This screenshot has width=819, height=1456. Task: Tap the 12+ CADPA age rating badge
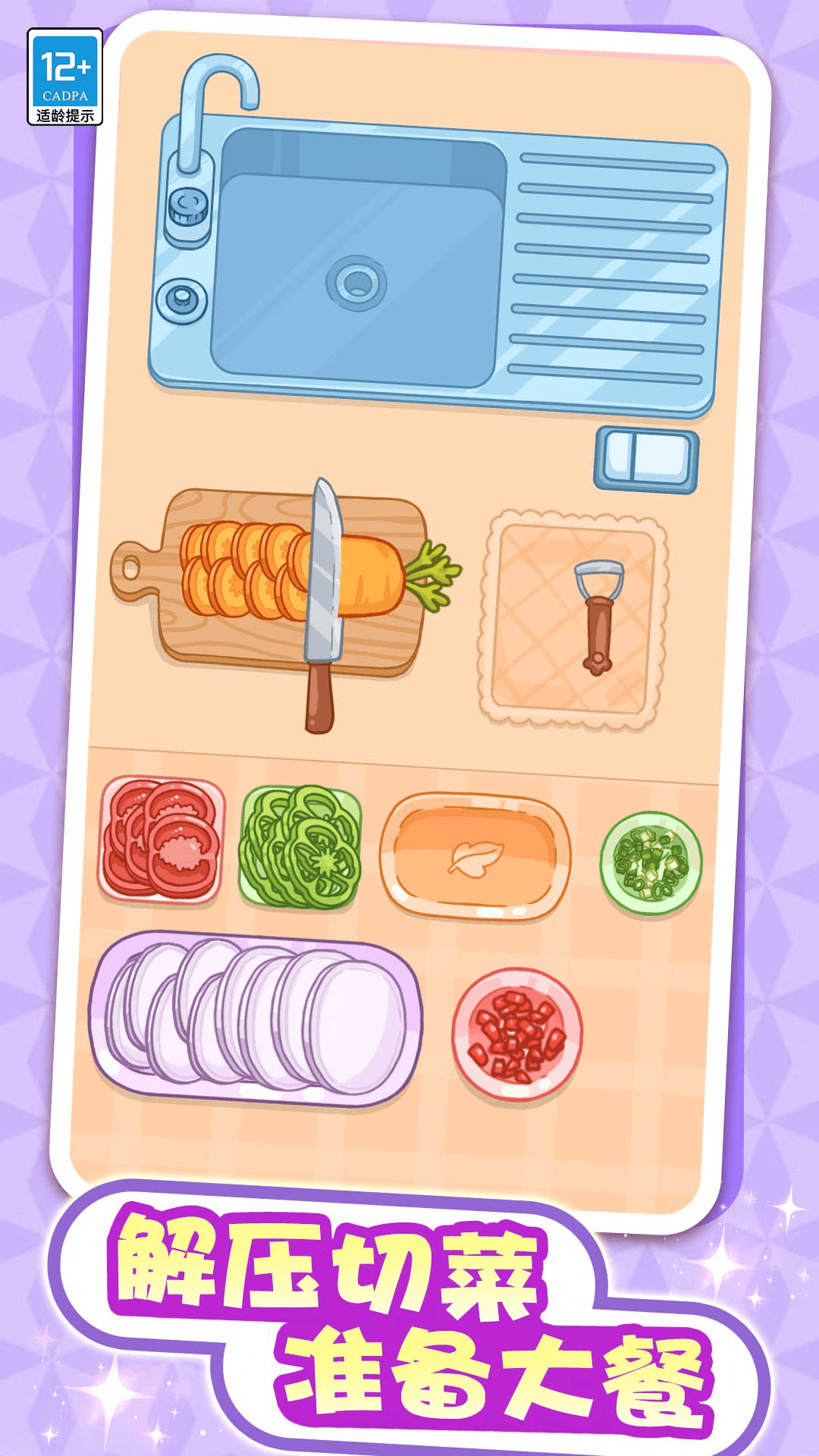click(65, 77)
